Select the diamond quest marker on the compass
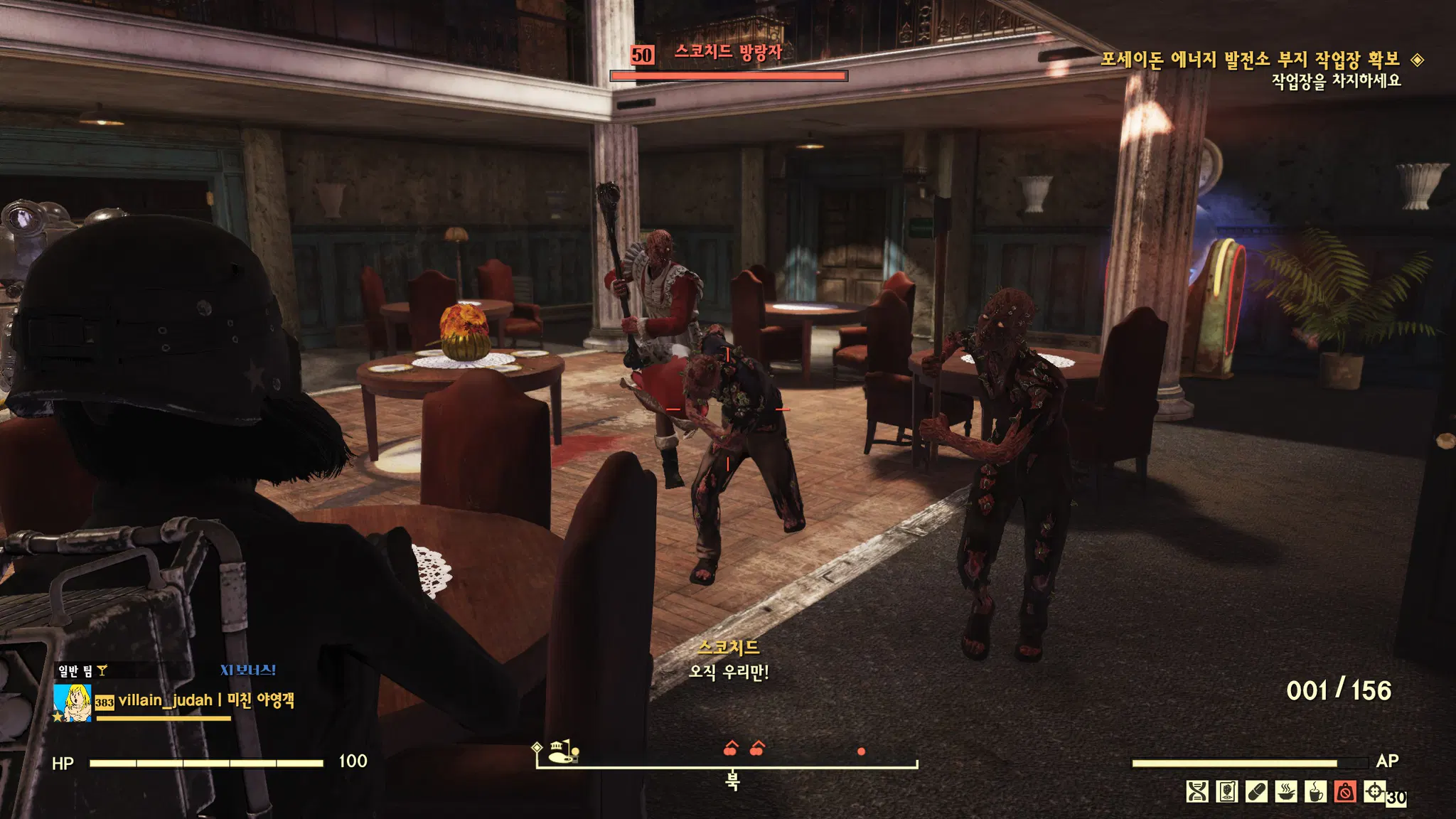Image resolution: width=1456 pixels, height=819 pixels. coord(537,747)
